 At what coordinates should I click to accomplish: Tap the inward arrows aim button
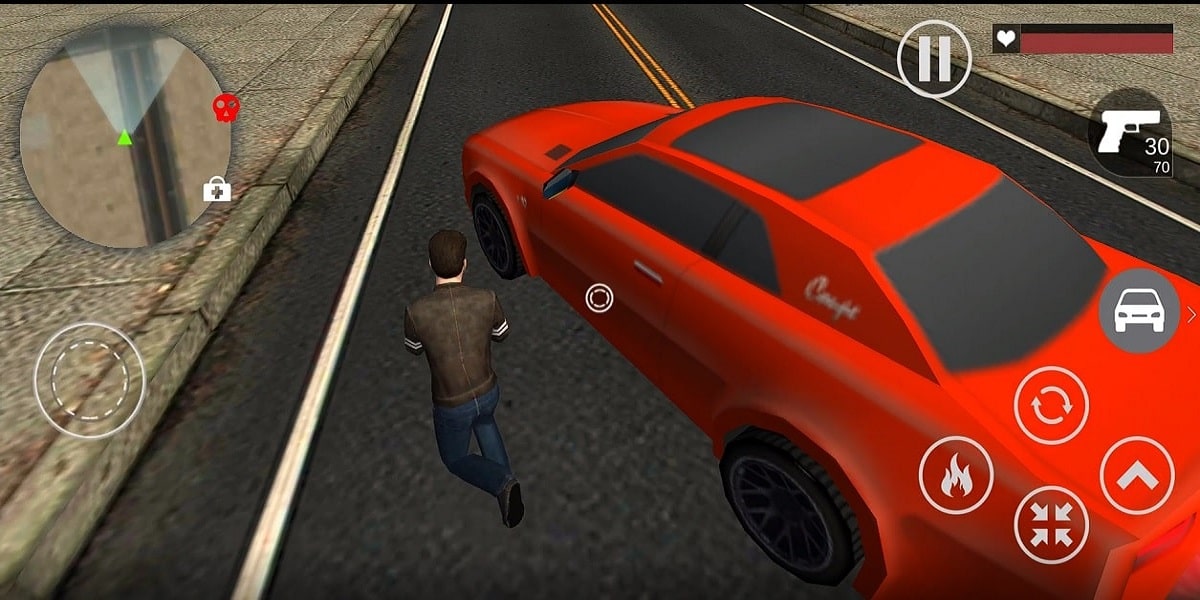pyautogui.click(x=1051, y=525)
